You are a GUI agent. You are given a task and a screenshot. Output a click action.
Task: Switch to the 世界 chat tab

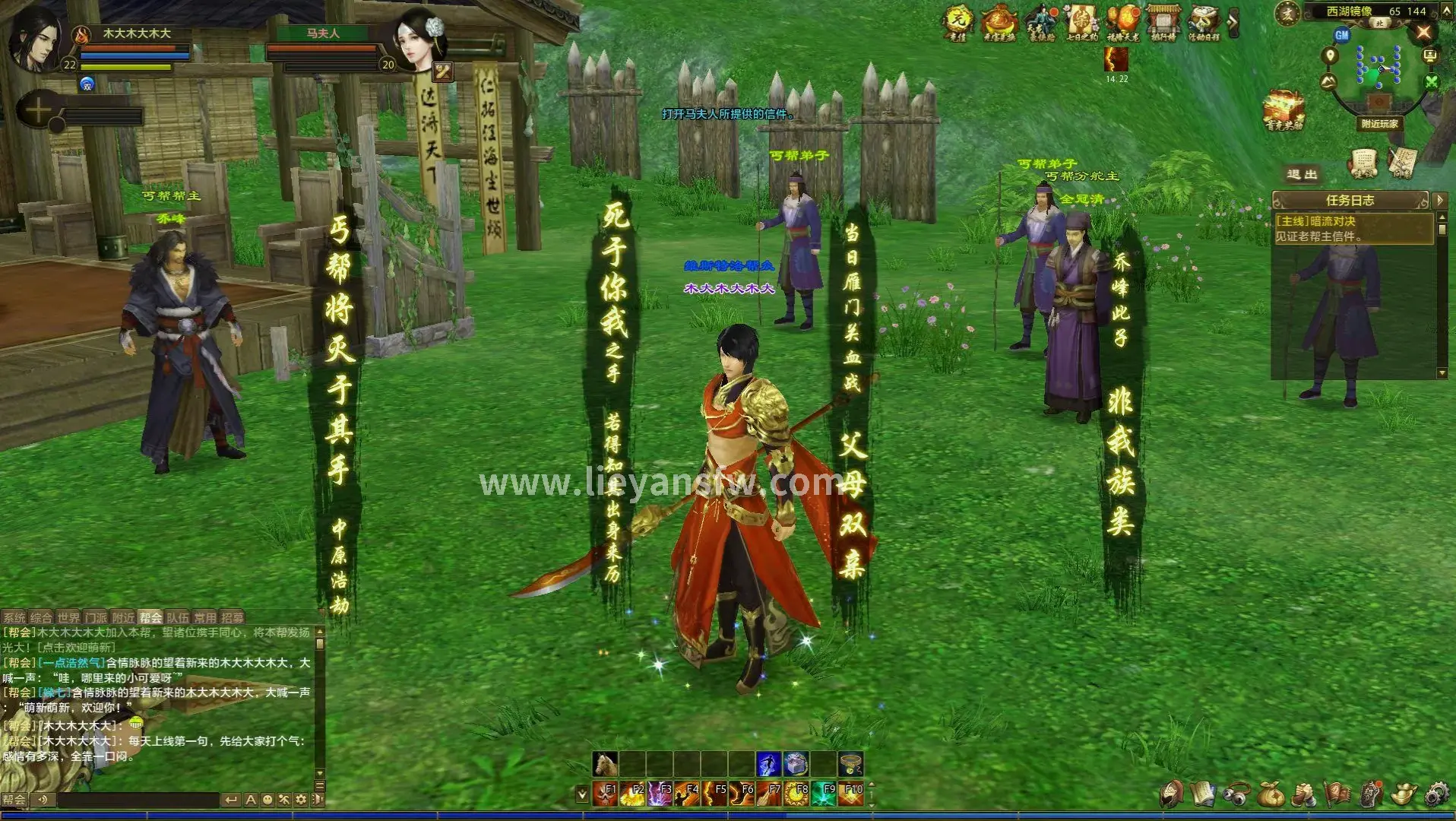pos(68,618)
